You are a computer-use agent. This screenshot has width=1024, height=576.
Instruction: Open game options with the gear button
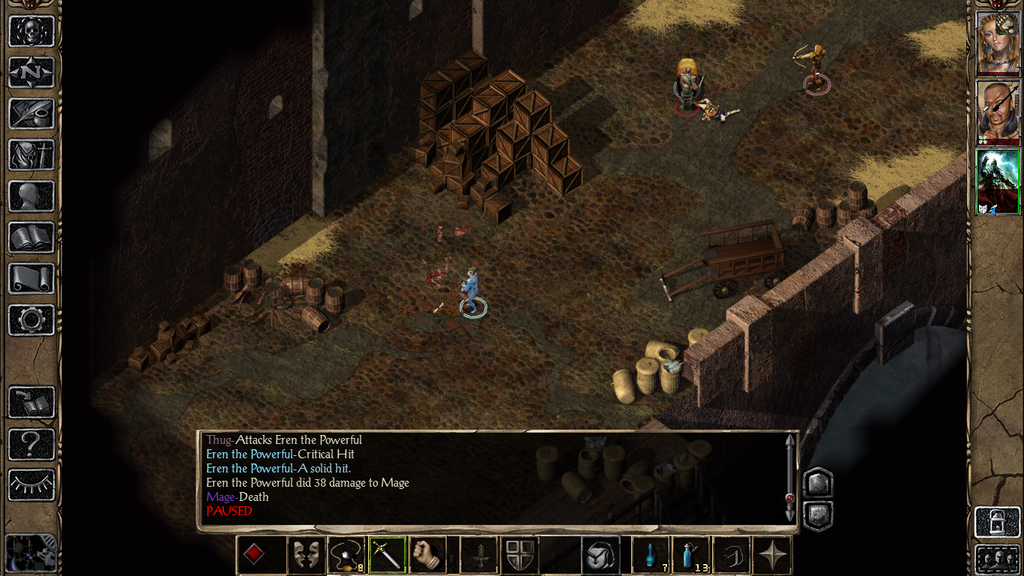pos(31,319)
